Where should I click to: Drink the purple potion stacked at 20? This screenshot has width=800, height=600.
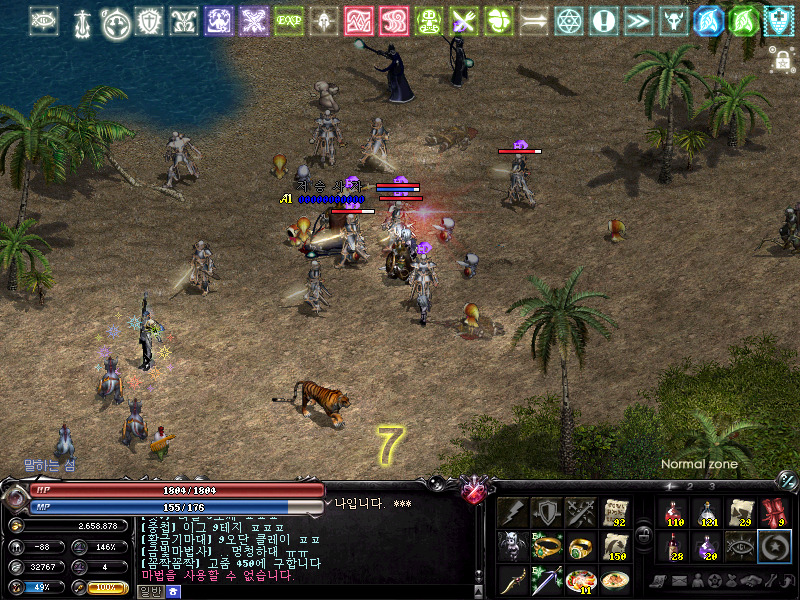pos(707,547)
